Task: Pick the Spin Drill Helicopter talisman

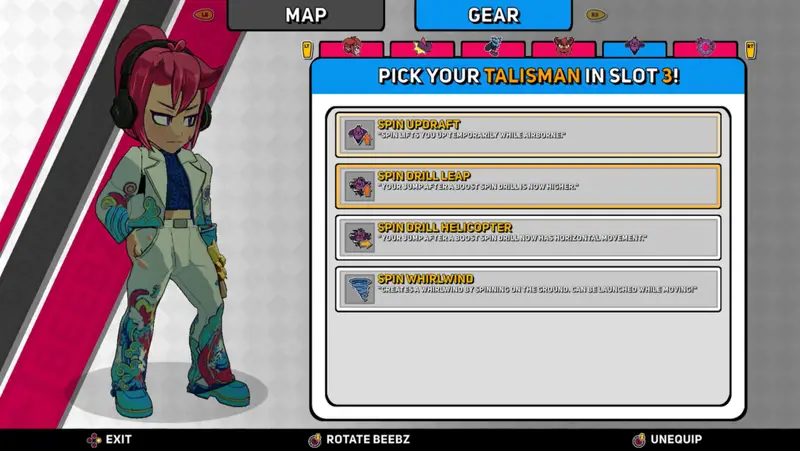Action: click(528, 237)
